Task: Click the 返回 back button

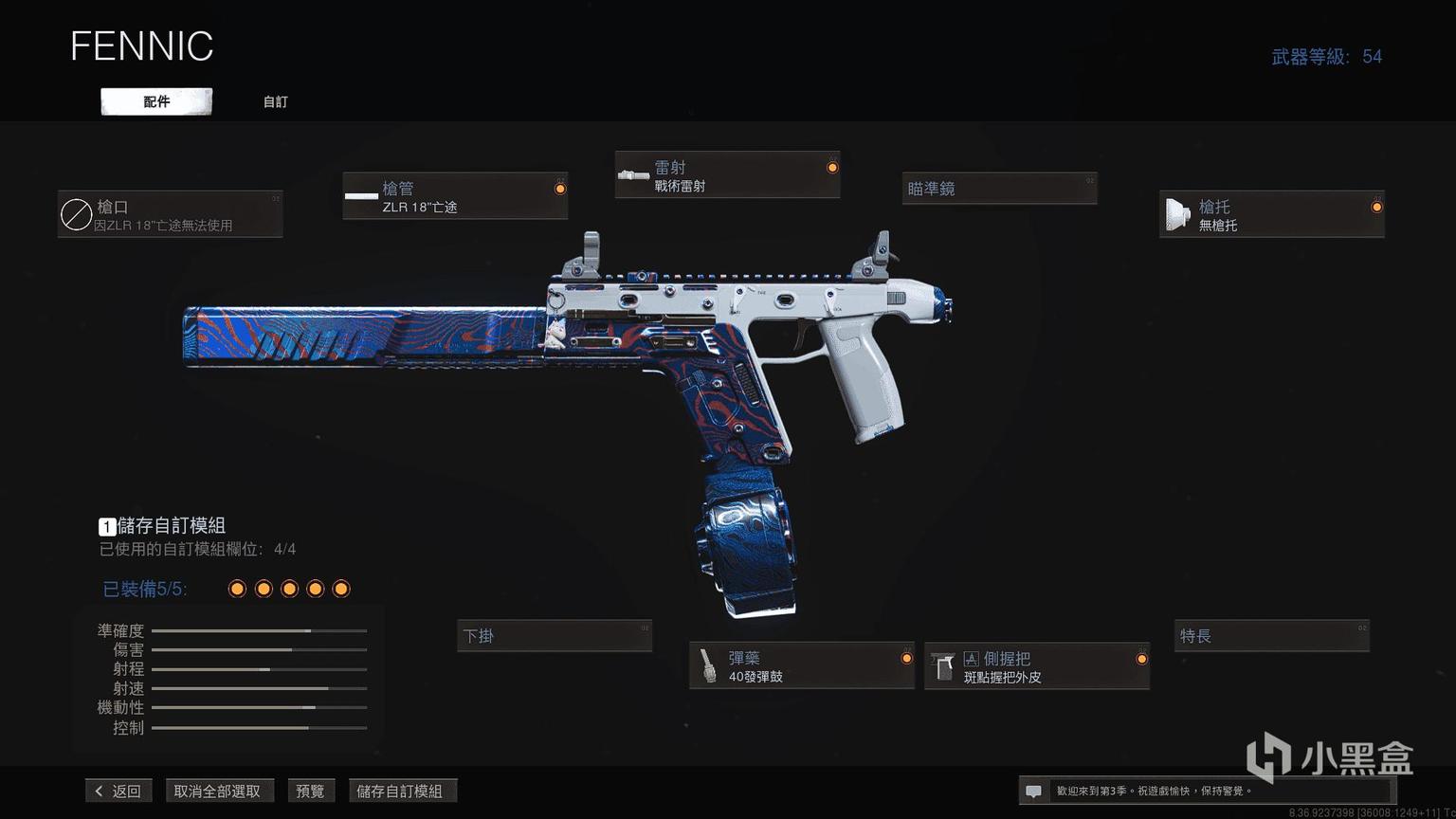Action: 118,791
